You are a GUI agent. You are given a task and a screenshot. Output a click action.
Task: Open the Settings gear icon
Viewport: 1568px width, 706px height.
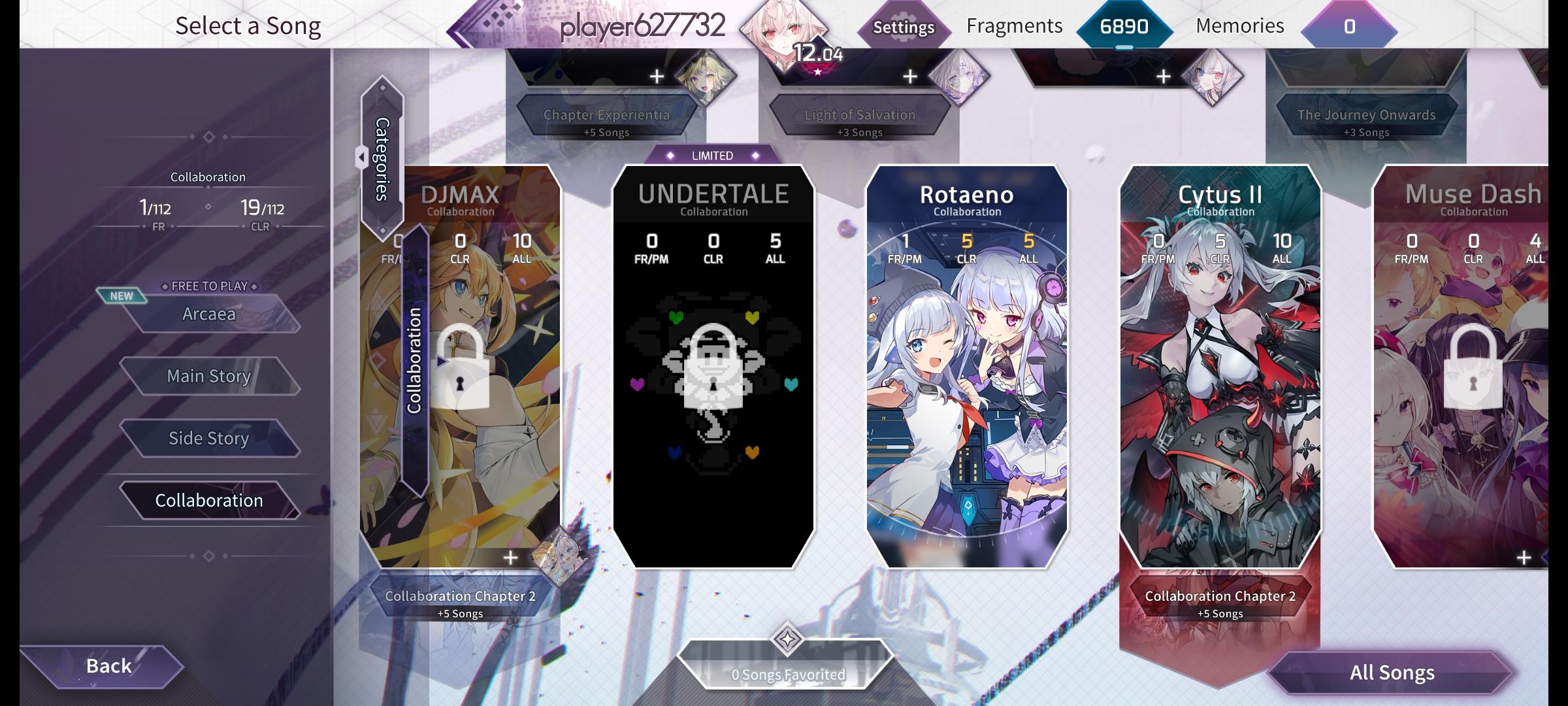coord(904,27)
